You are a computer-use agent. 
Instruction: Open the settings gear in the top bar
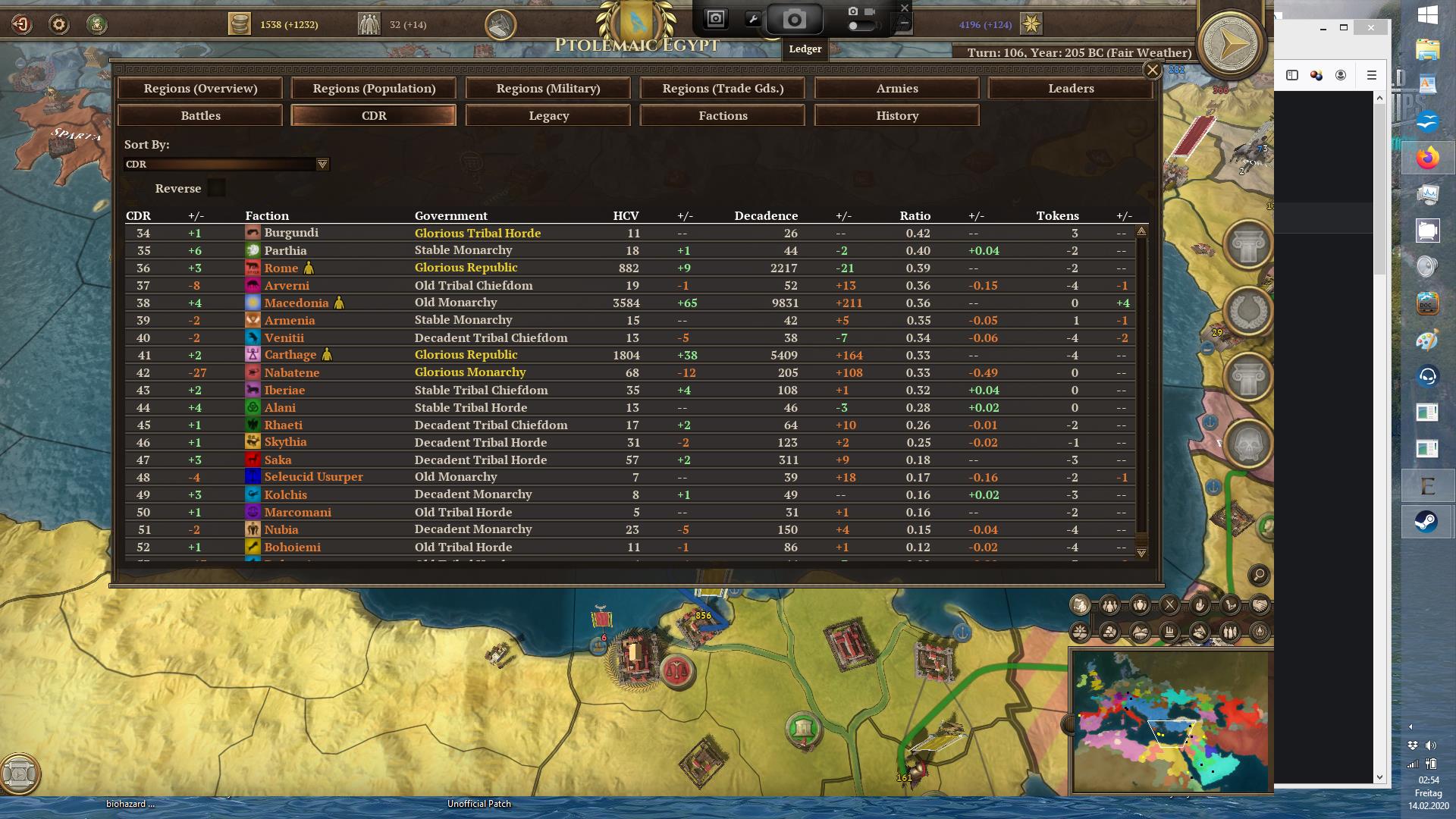click(x=57, y=24)
